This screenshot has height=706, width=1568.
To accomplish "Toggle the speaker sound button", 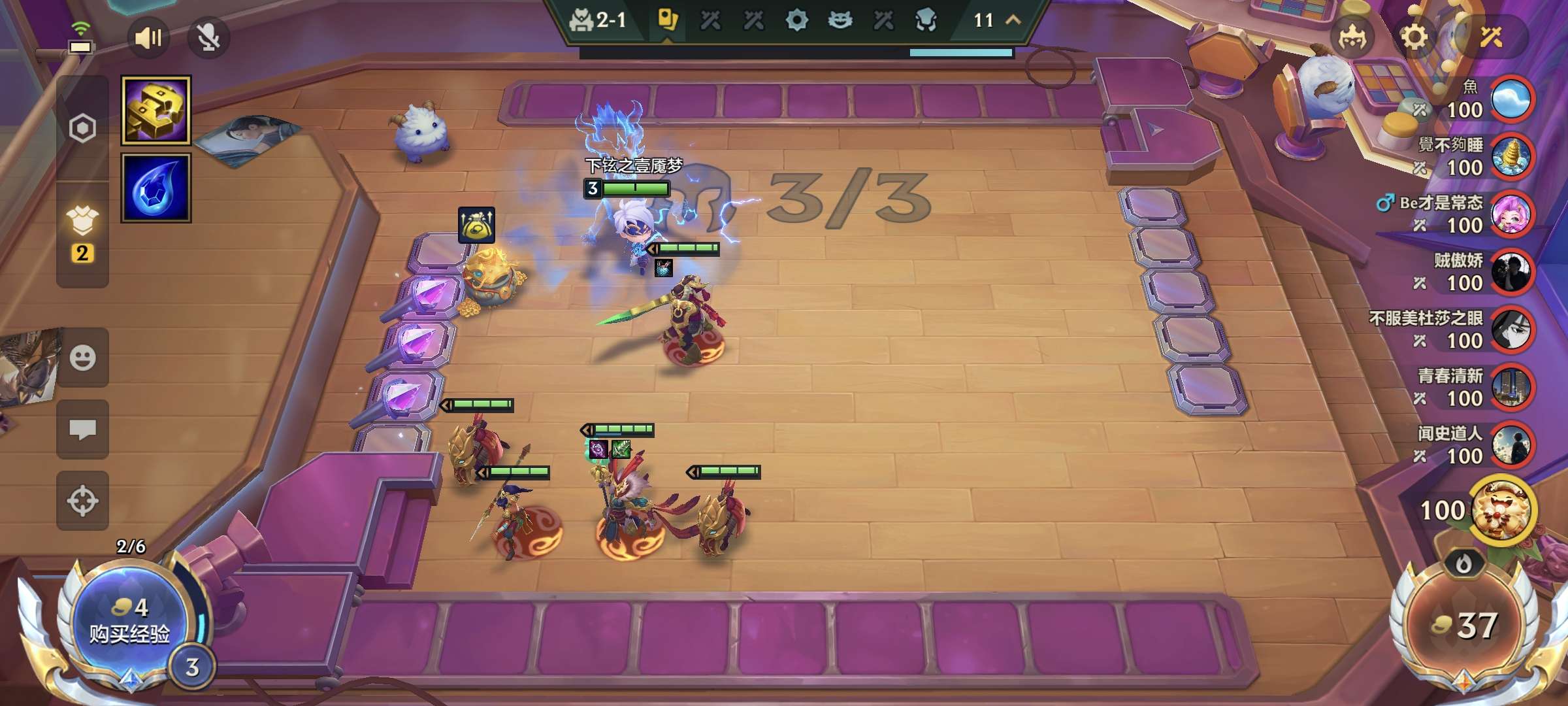I will (148, 37).
